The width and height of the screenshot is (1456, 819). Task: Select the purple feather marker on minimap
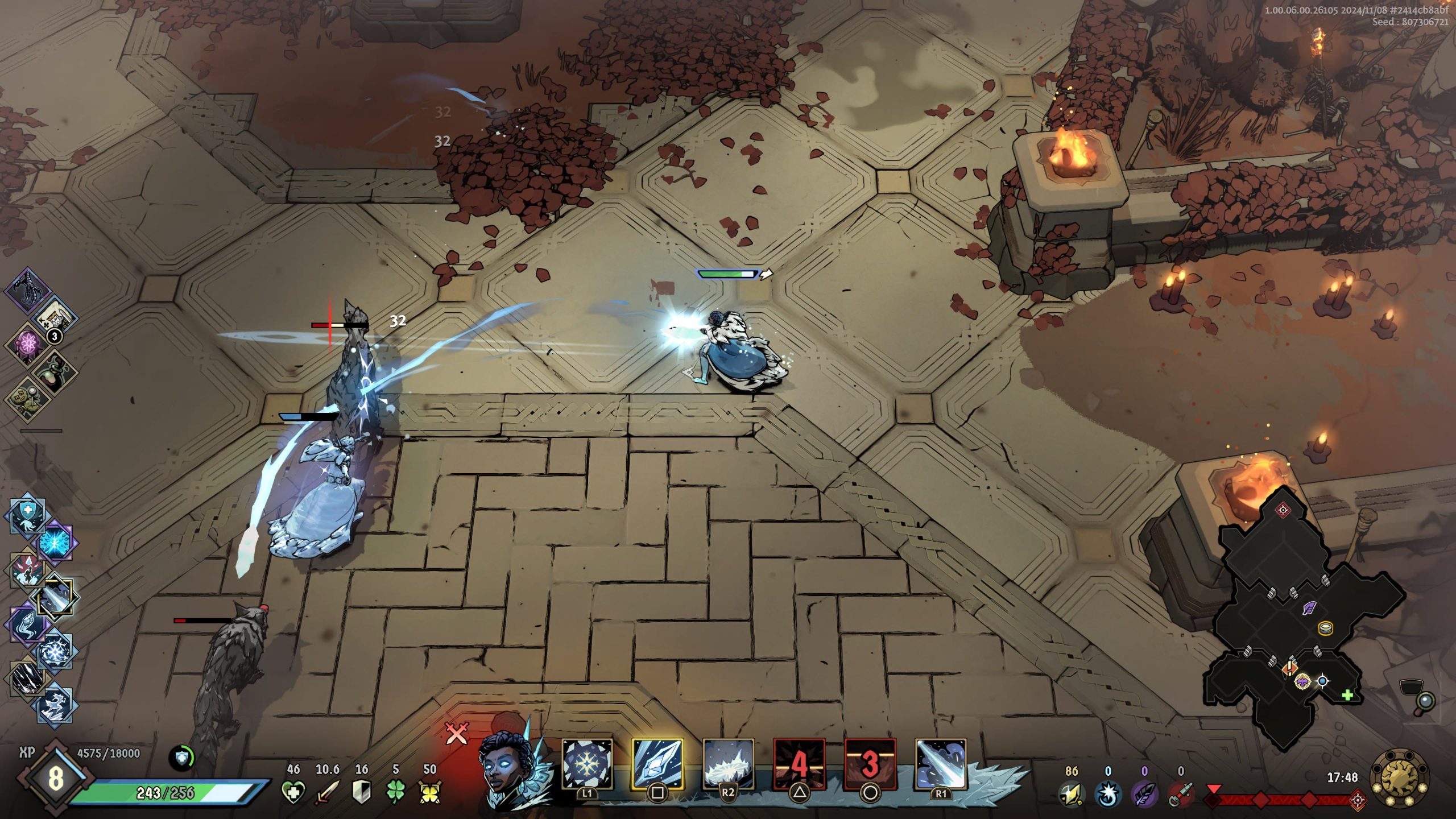[x=1310, y=608]
